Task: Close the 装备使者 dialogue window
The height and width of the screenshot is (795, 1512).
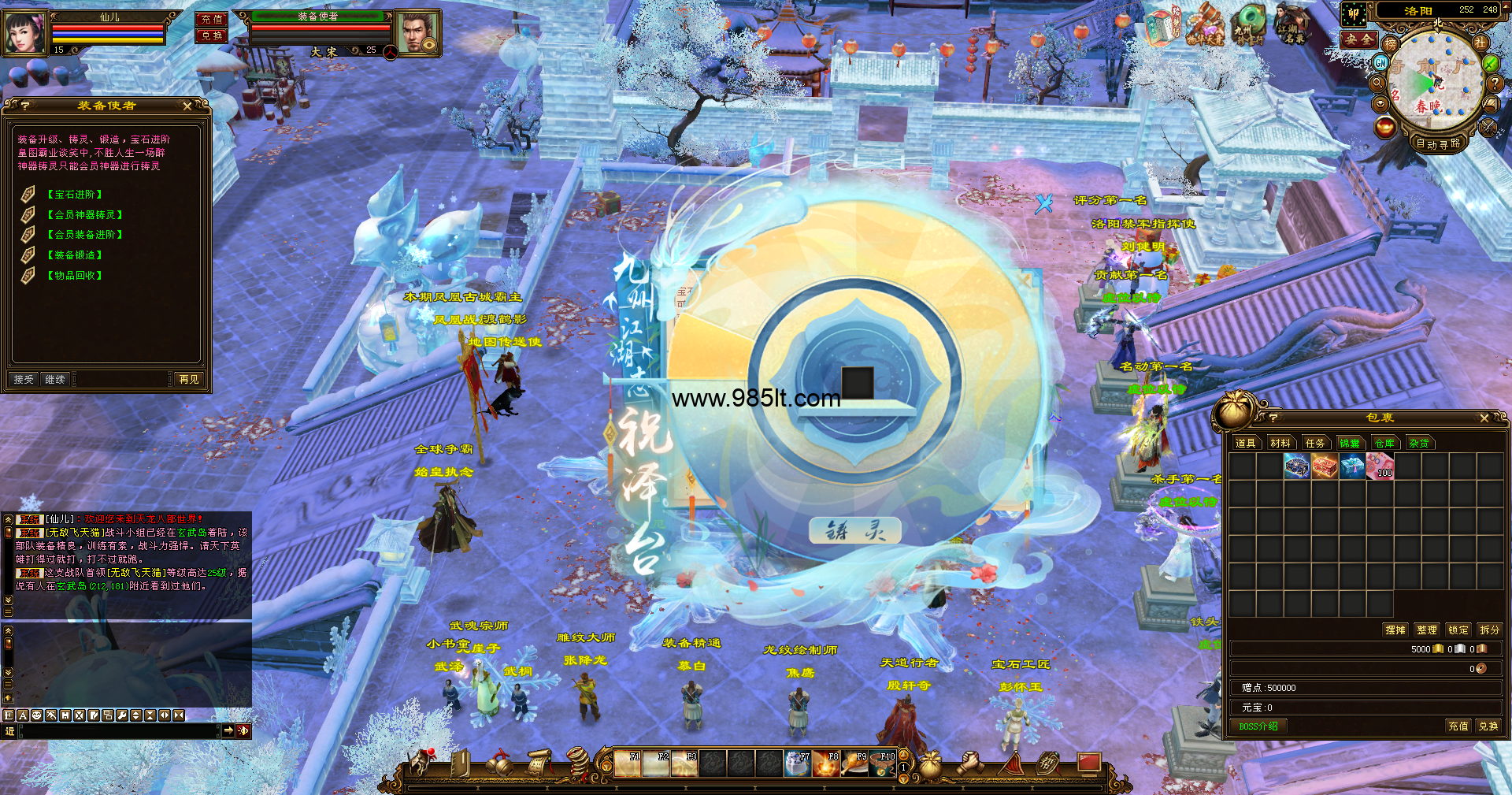Action: 187,106
